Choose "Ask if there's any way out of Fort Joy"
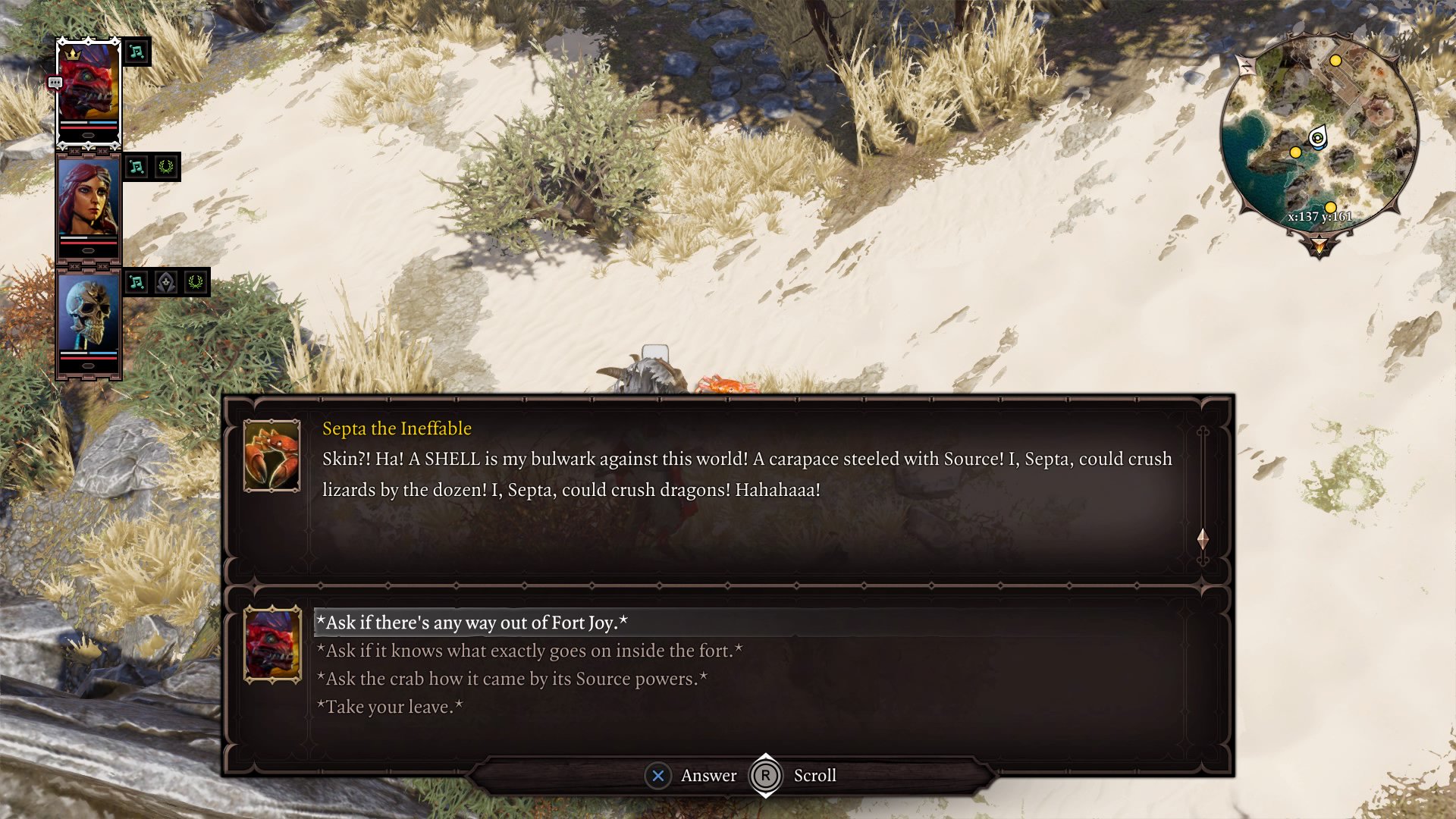The width and height of the screenshot is (1456, 819). click(472, 623)
